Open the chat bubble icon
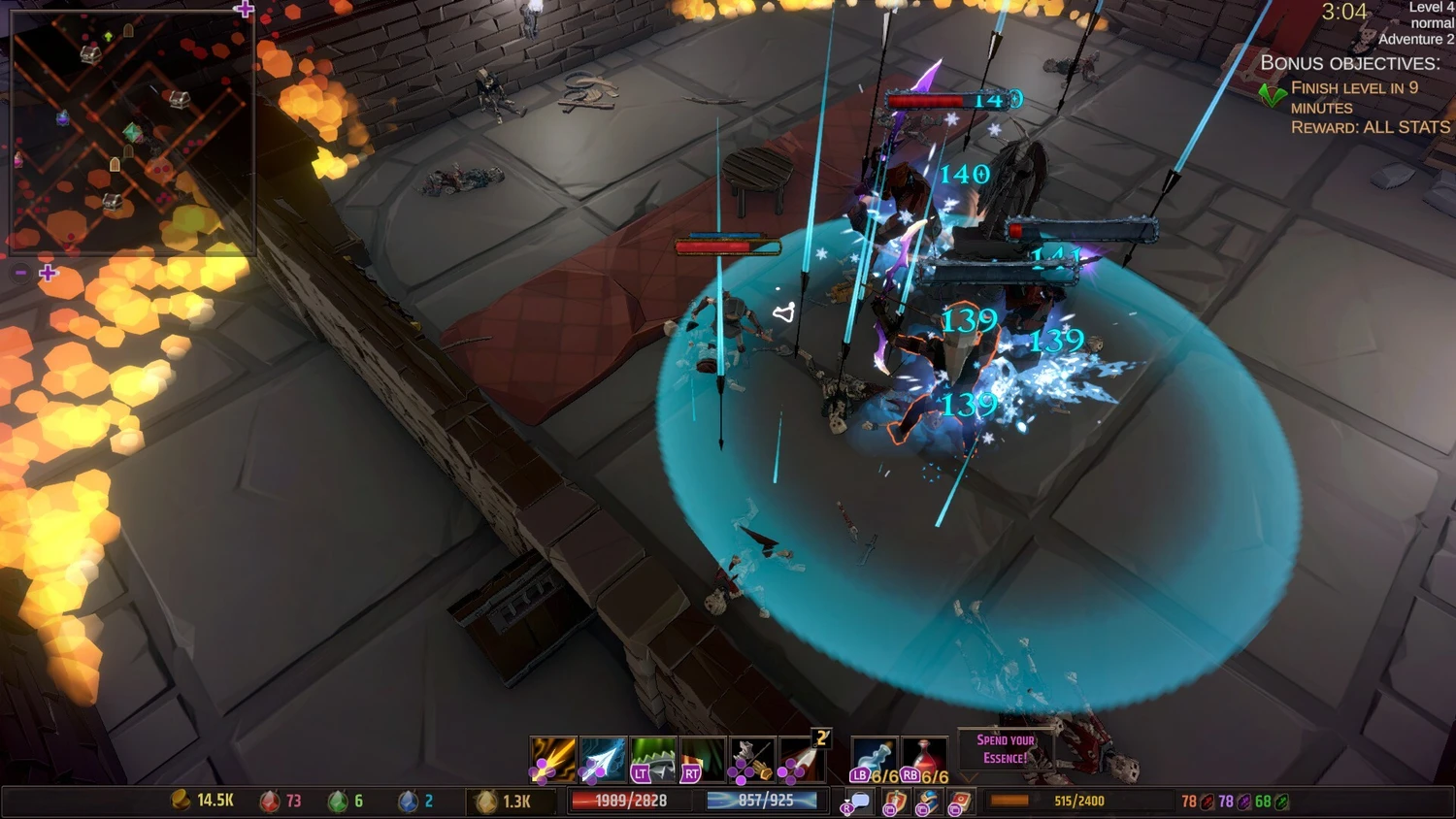Image resolution: width=1456 pixels, height=819 pixels. [x=858, y=803]
